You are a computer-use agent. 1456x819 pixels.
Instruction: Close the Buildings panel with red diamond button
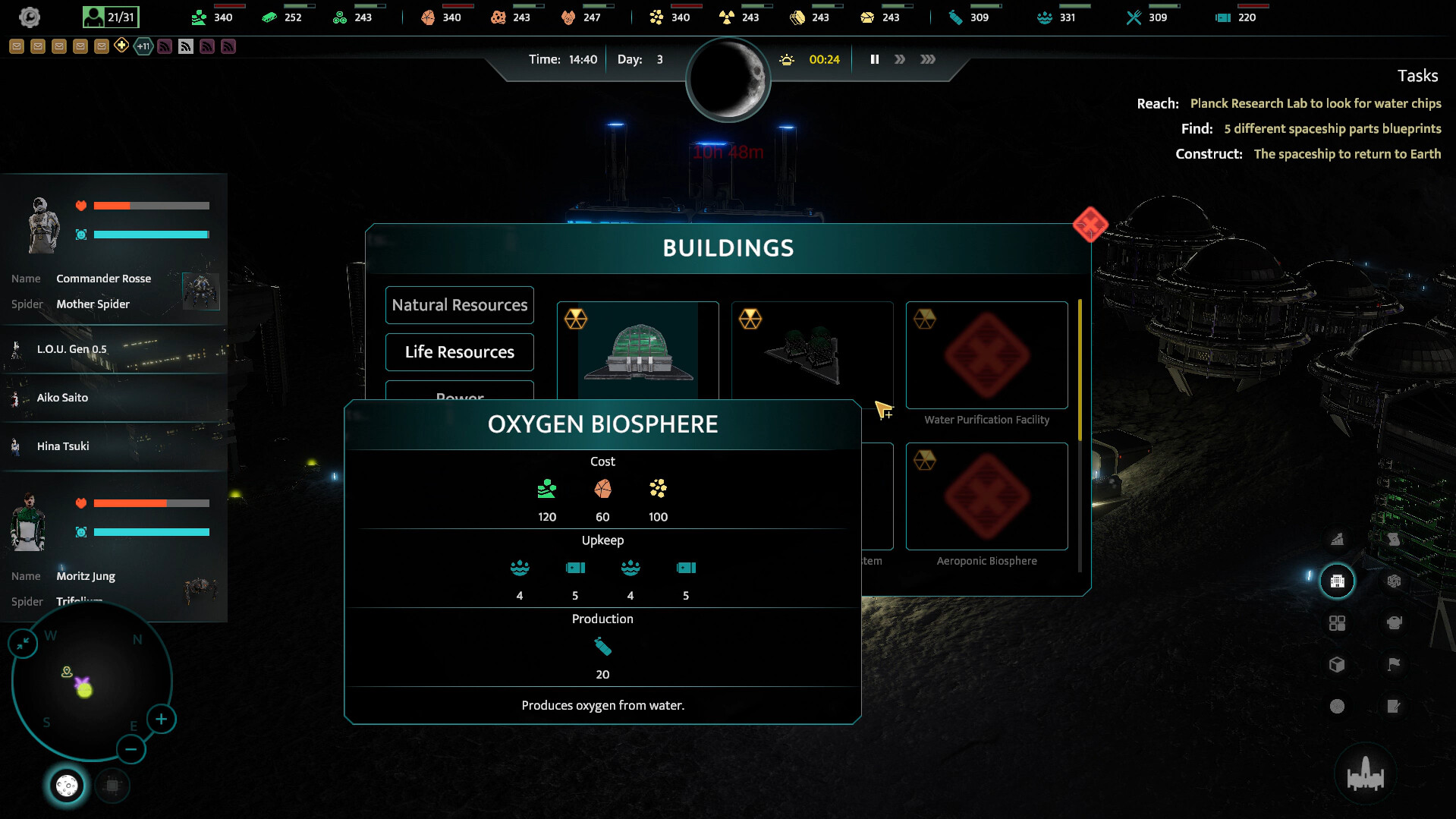click(1090, 225)
